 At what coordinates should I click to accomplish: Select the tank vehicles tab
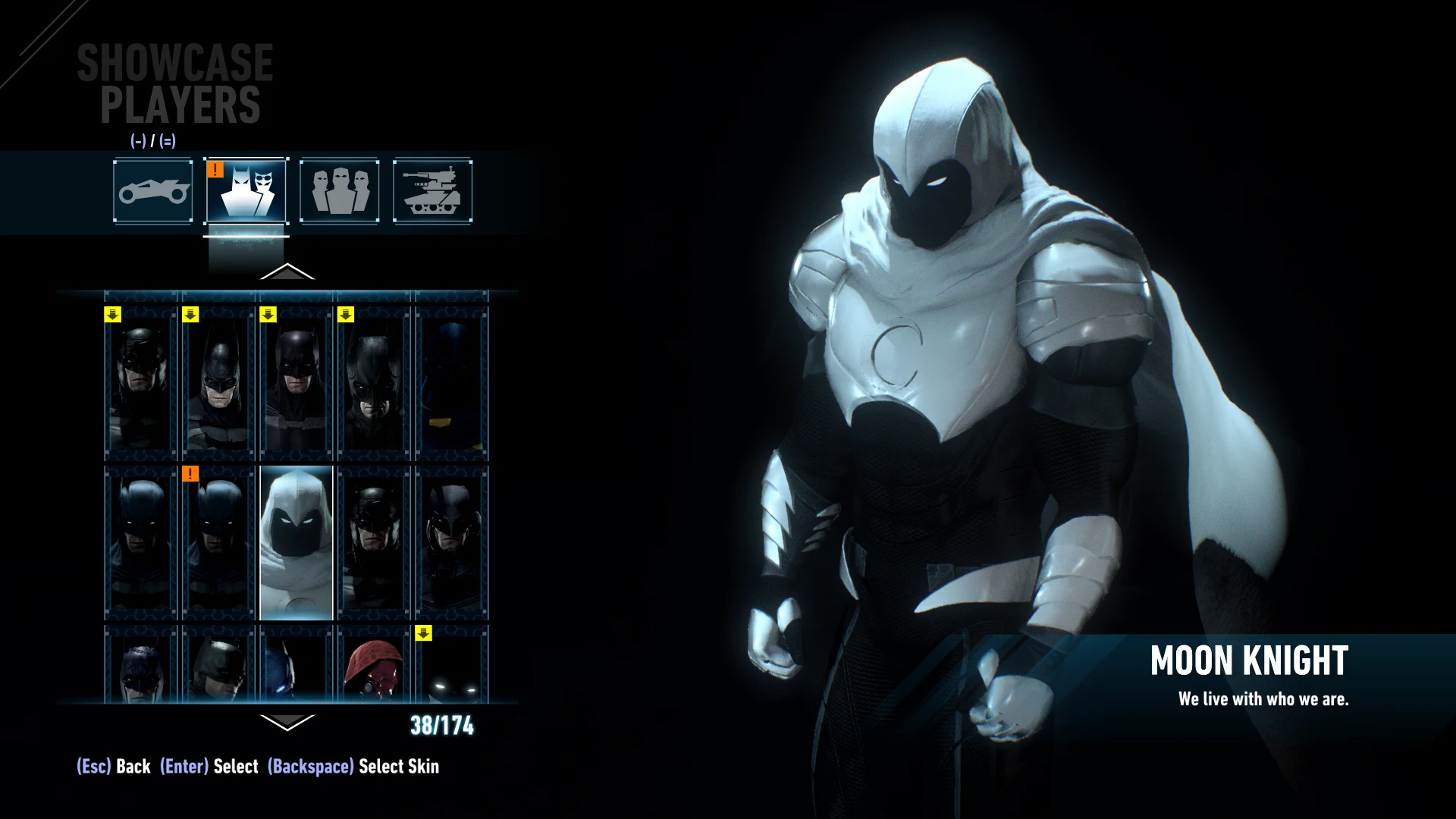pyautogui.click(x=433, y=191)
